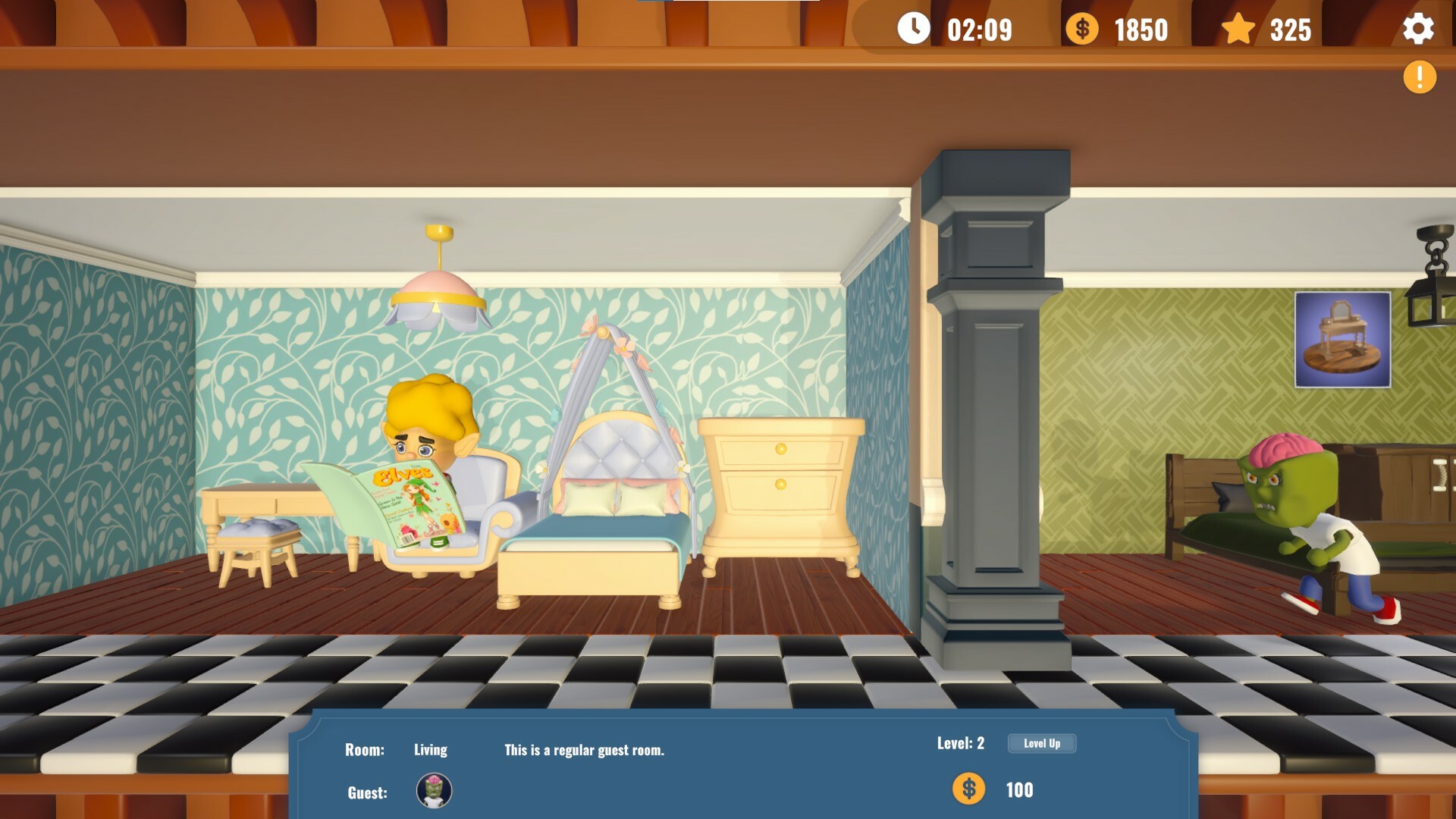
Task: Click the Level: 2 text in the panel
Action: coord(959,744)
